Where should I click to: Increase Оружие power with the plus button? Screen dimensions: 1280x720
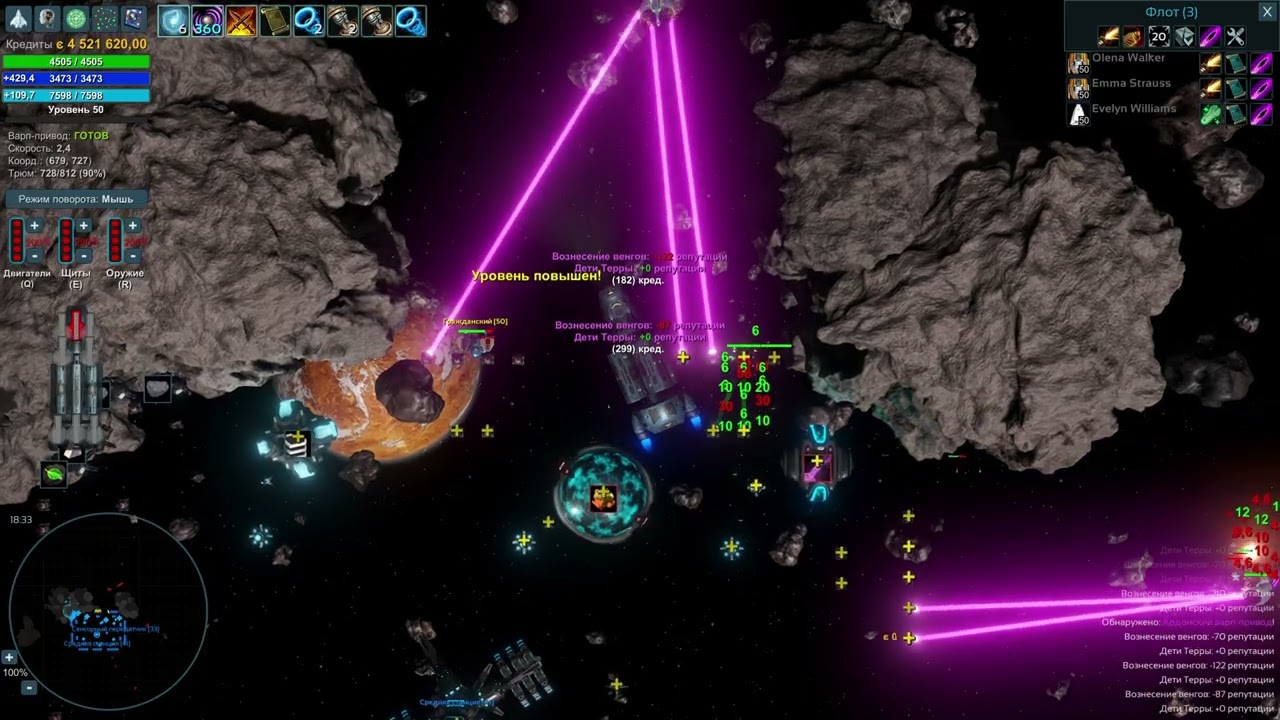tap(133, 226)
